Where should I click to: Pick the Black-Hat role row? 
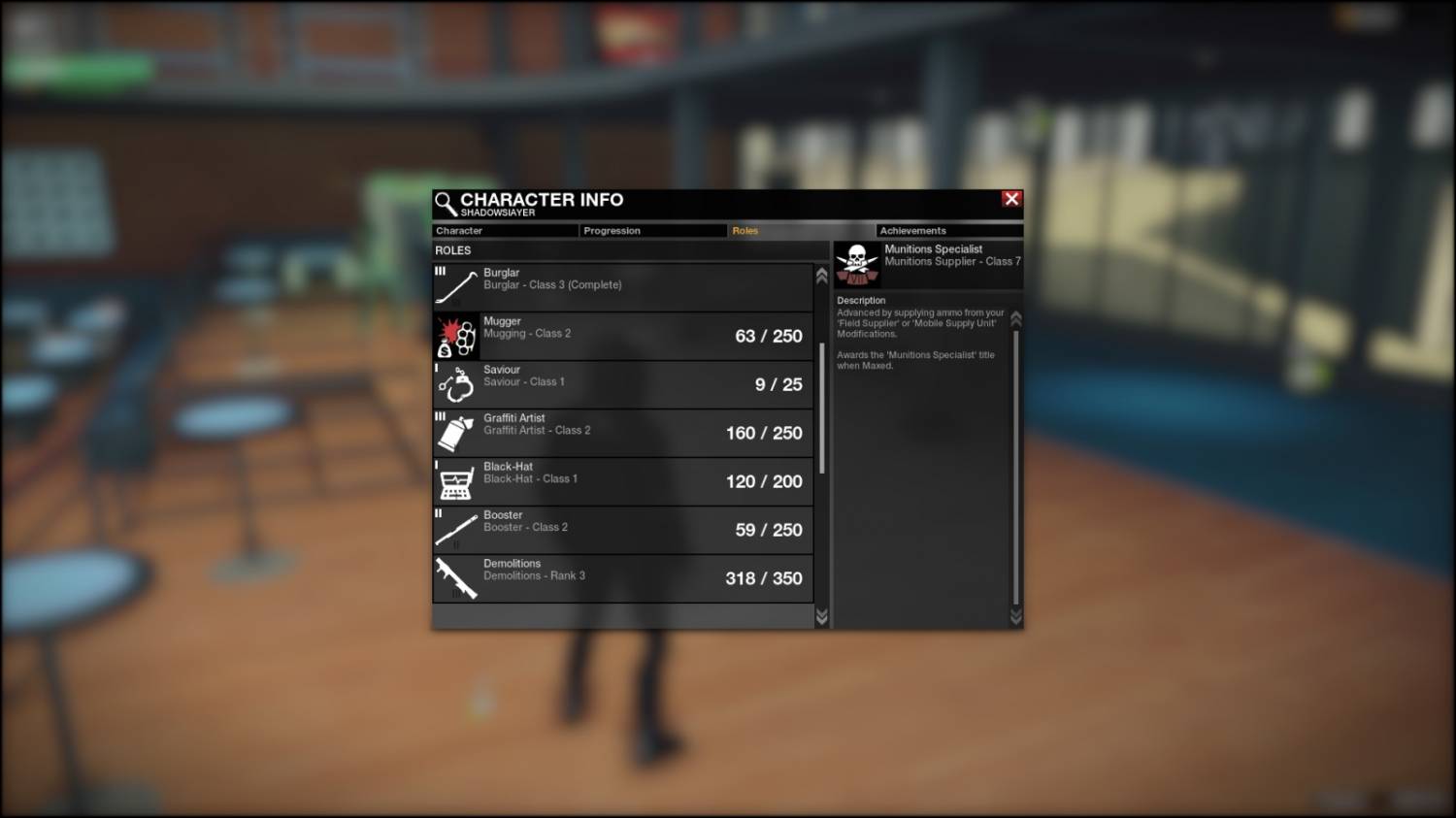click(x=622, y=481)
